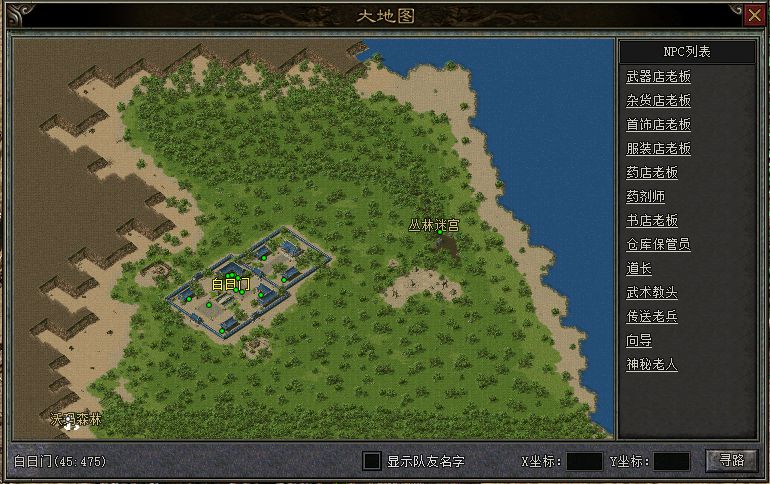
Task: Pick 传送老兵 from the NPC list
Action: click(x=652, y=317)
